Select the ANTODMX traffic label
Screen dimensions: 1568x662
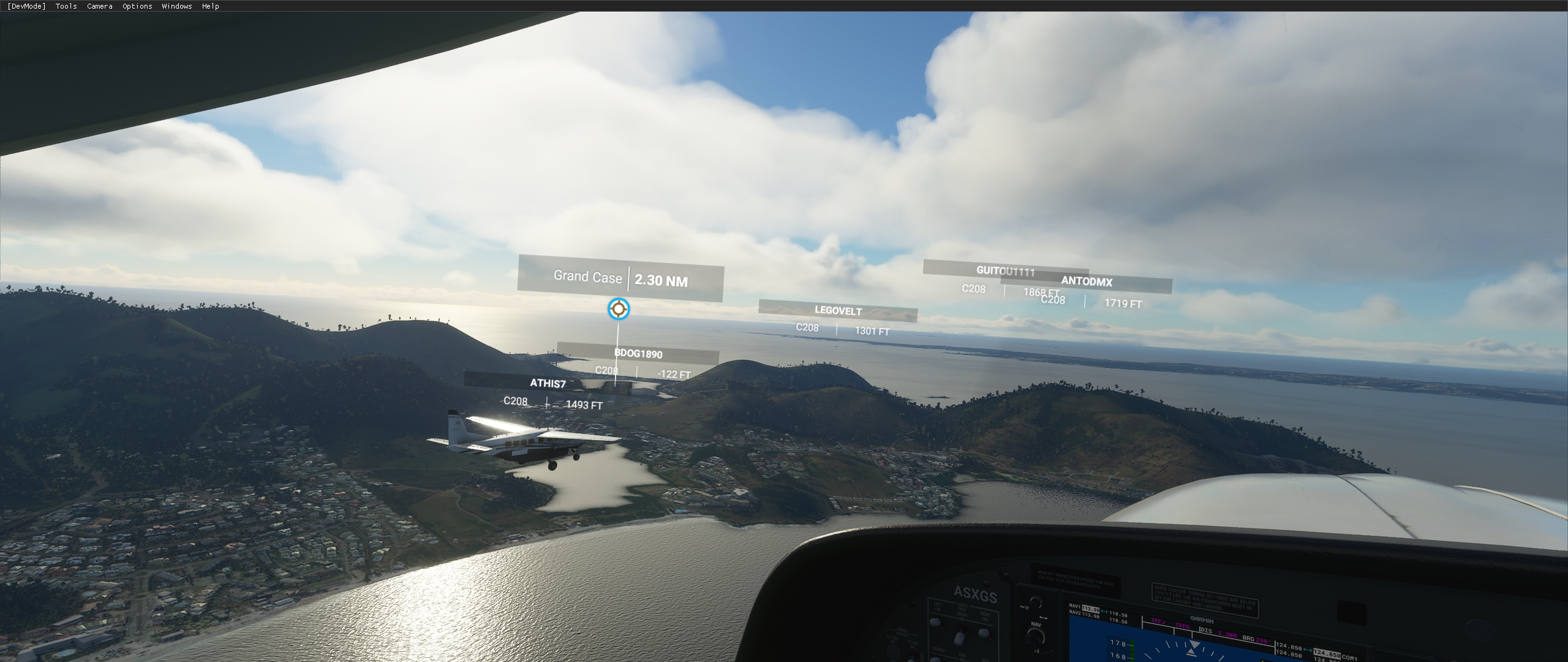(1087, 283)
